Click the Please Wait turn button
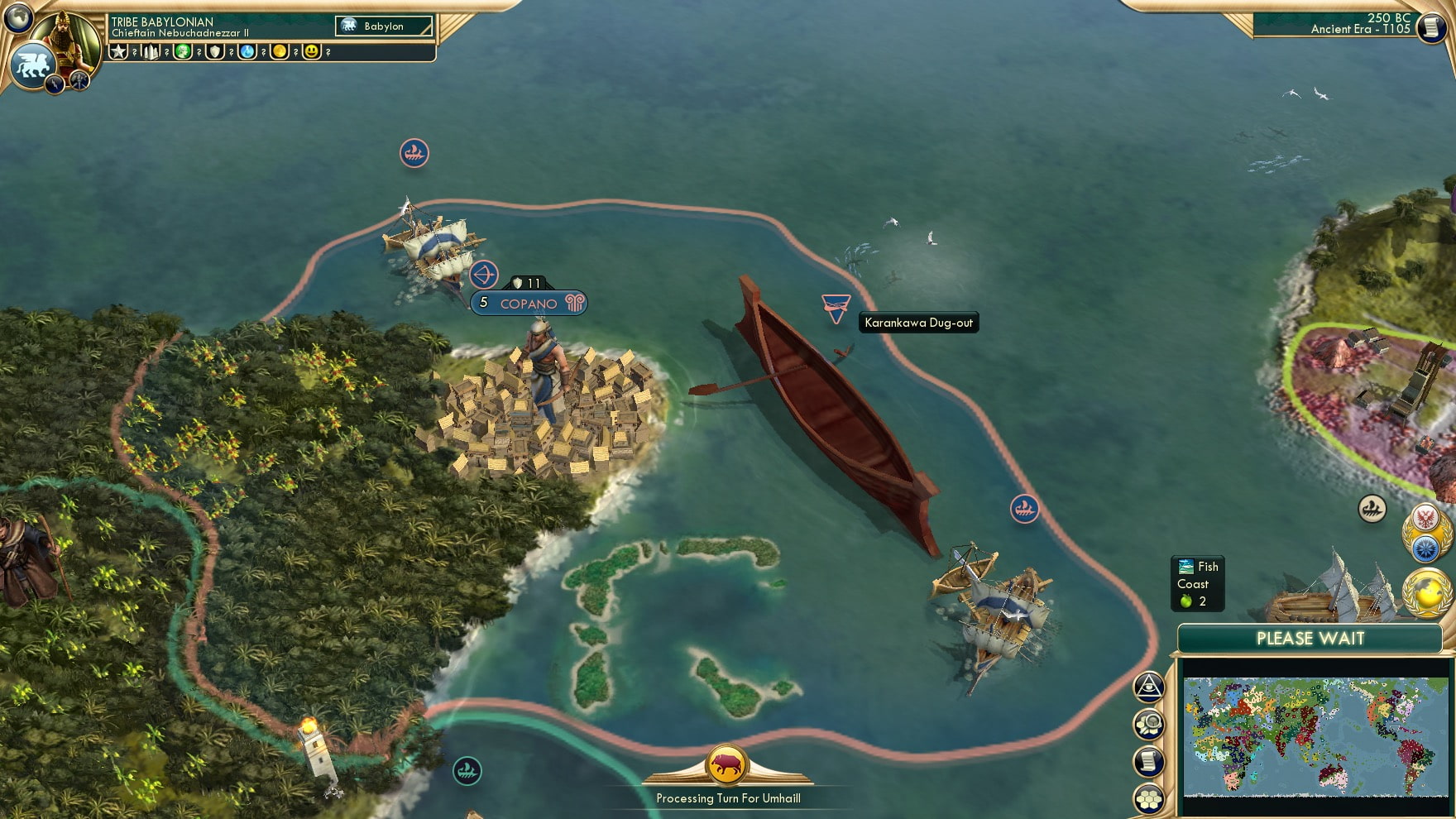The height and width of the screenshot is (819, 1456). pos(1310,639)
